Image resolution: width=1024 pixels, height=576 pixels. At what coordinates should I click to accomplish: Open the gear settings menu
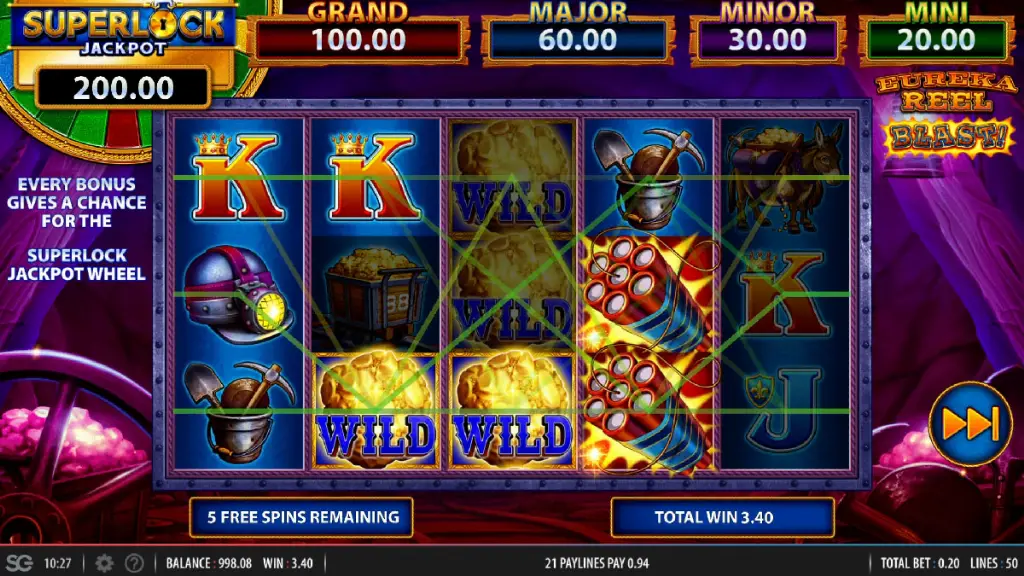click(x=104, y=563)
